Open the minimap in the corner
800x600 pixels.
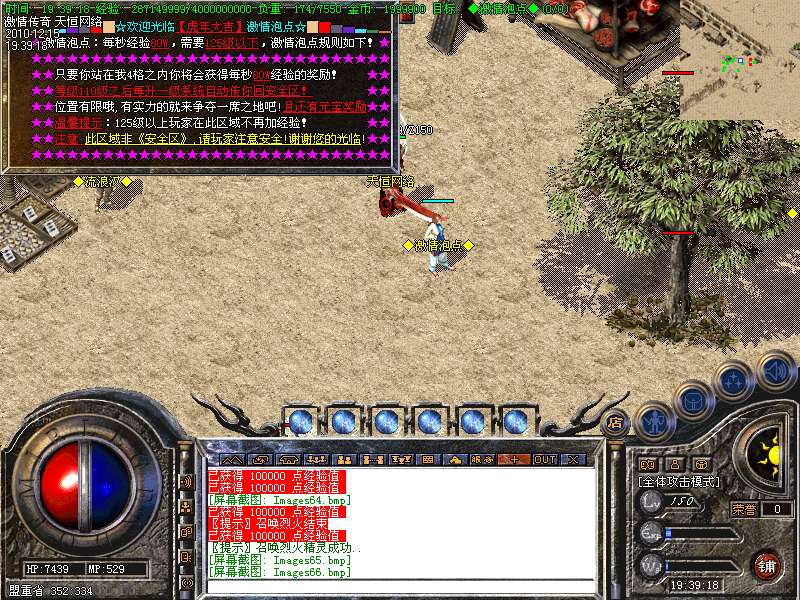coord(740,60)
